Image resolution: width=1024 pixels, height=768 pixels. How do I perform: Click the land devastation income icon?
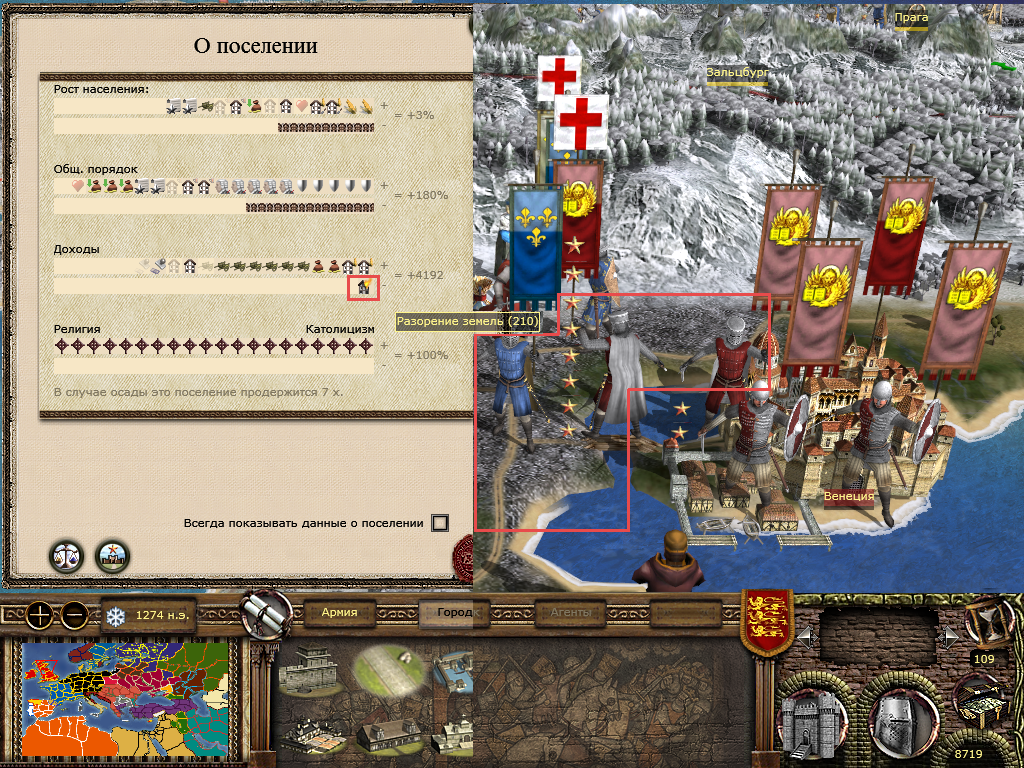point(364,288)
